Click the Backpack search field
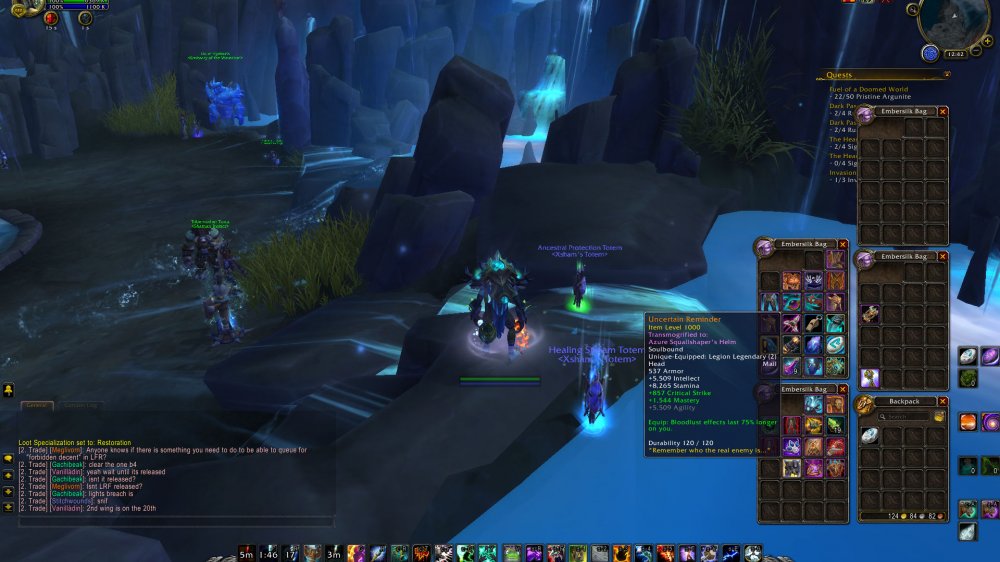 point(905,416)
